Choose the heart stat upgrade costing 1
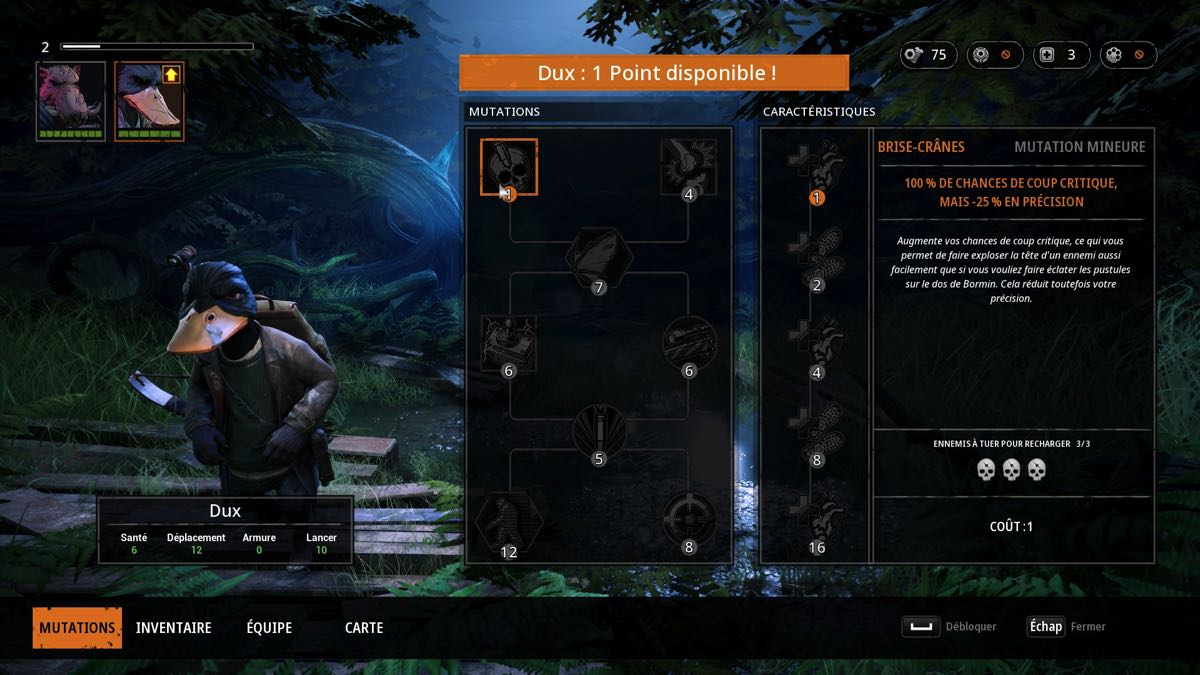The width and height of the screenshot is (1200, 675). (x=817, y=168)
